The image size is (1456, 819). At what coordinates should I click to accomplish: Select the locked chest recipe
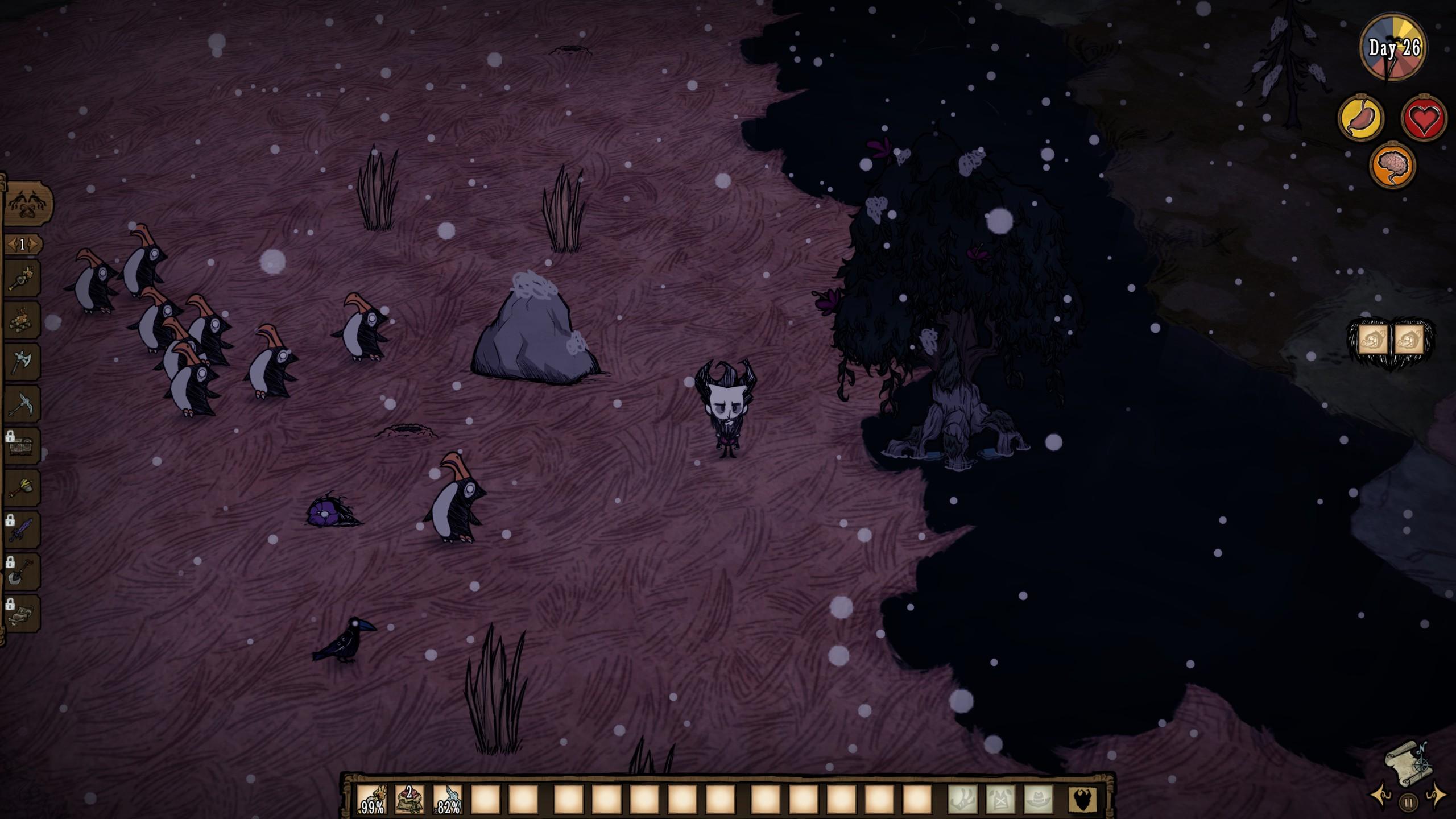pos(22,446)
